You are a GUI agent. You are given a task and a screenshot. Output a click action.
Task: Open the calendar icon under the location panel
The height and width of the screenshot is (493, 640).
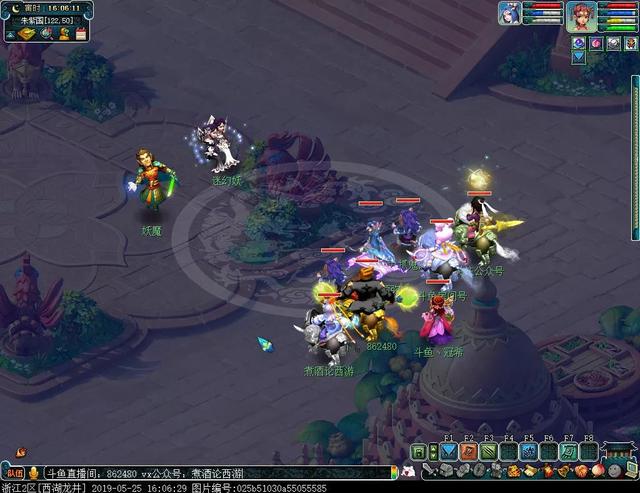pyautogui.click(x=80, y=33)
